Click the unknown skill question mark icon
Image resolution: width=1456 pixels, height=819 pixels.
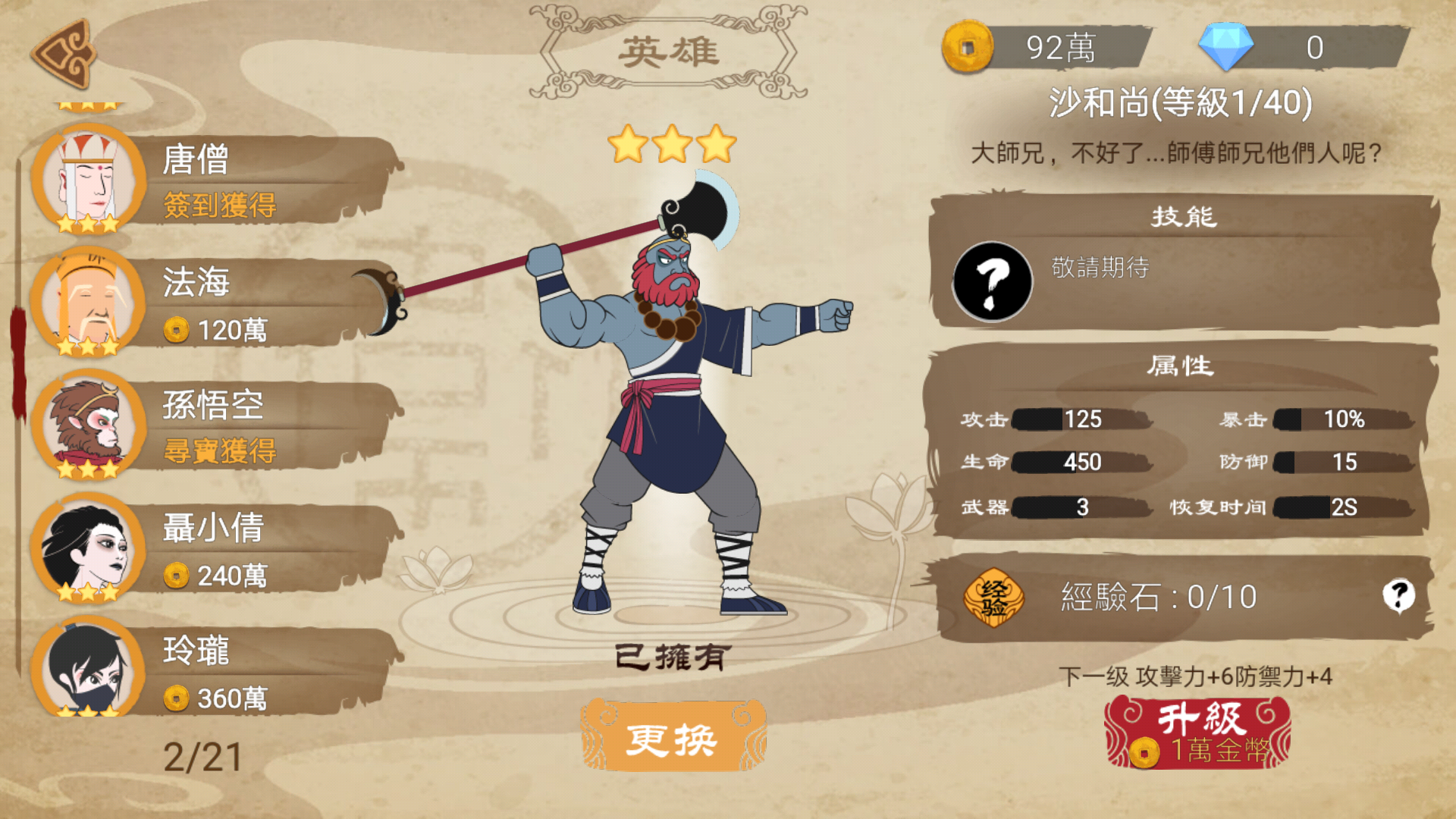[x=992, y=281]
